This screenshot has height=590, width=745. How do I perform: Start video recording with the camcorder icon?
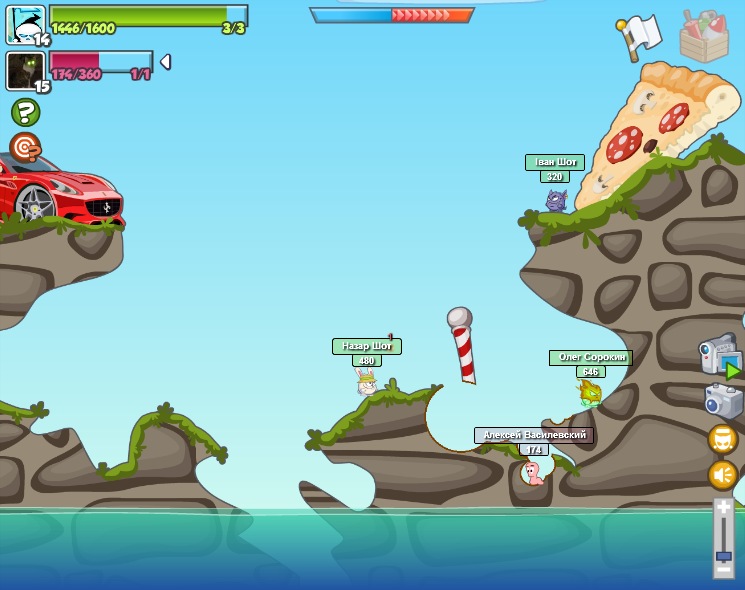pyautogui.click(x=719, y=356)
